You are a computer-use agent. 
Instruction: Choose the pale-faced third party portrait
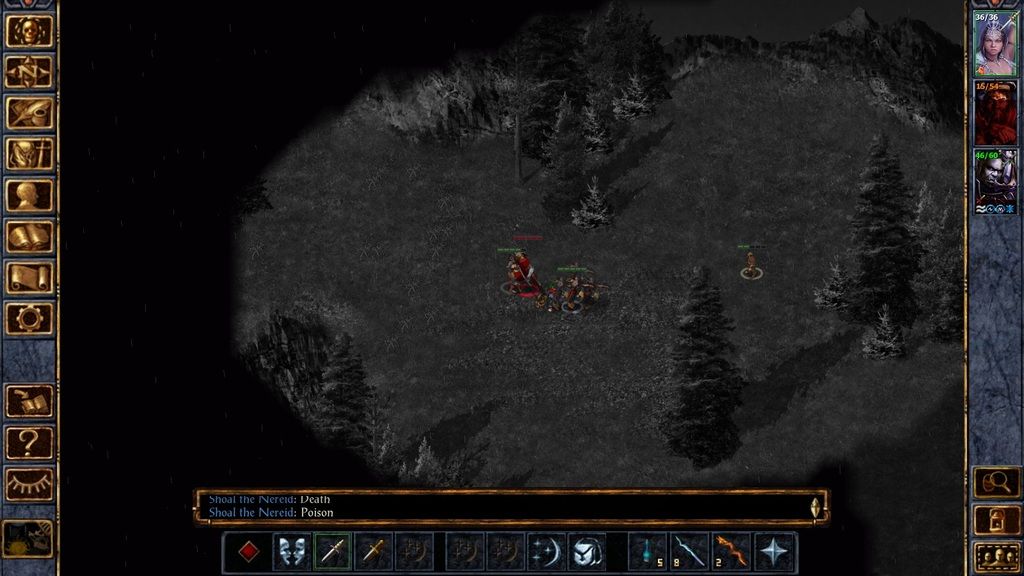996,180
